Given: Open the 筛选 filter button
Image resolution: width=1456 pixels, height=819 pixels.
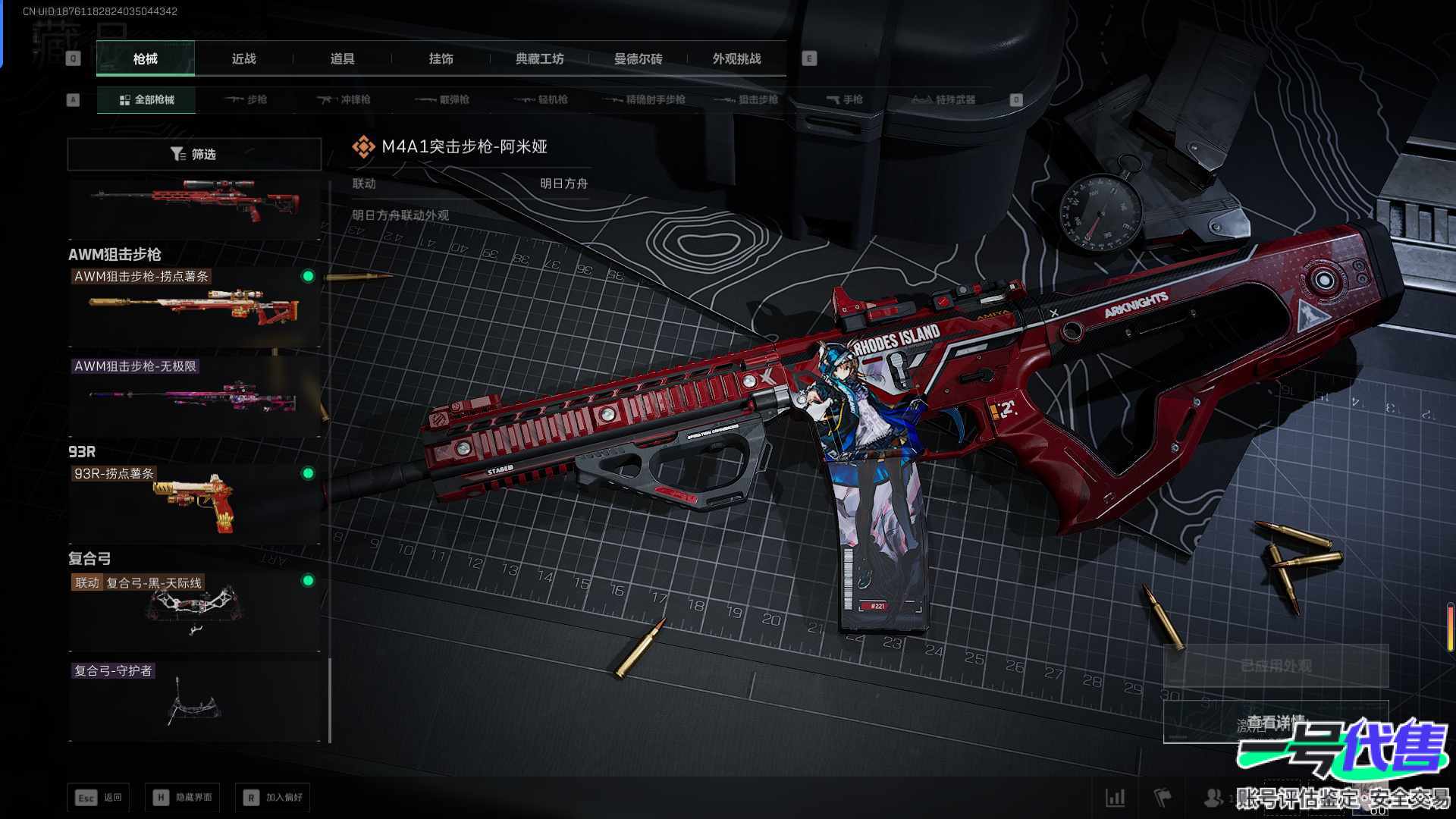Looking at the screenshot, I should coord(194,154).
